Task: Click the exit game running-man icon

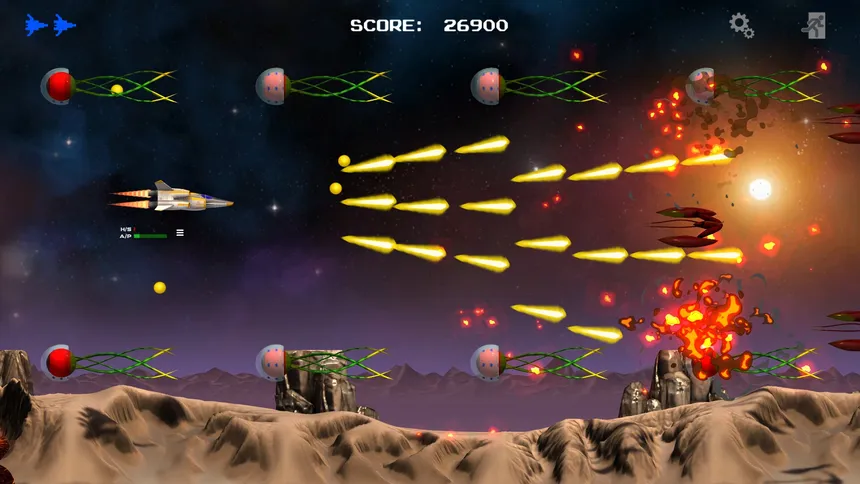Action: click(814, 25)
